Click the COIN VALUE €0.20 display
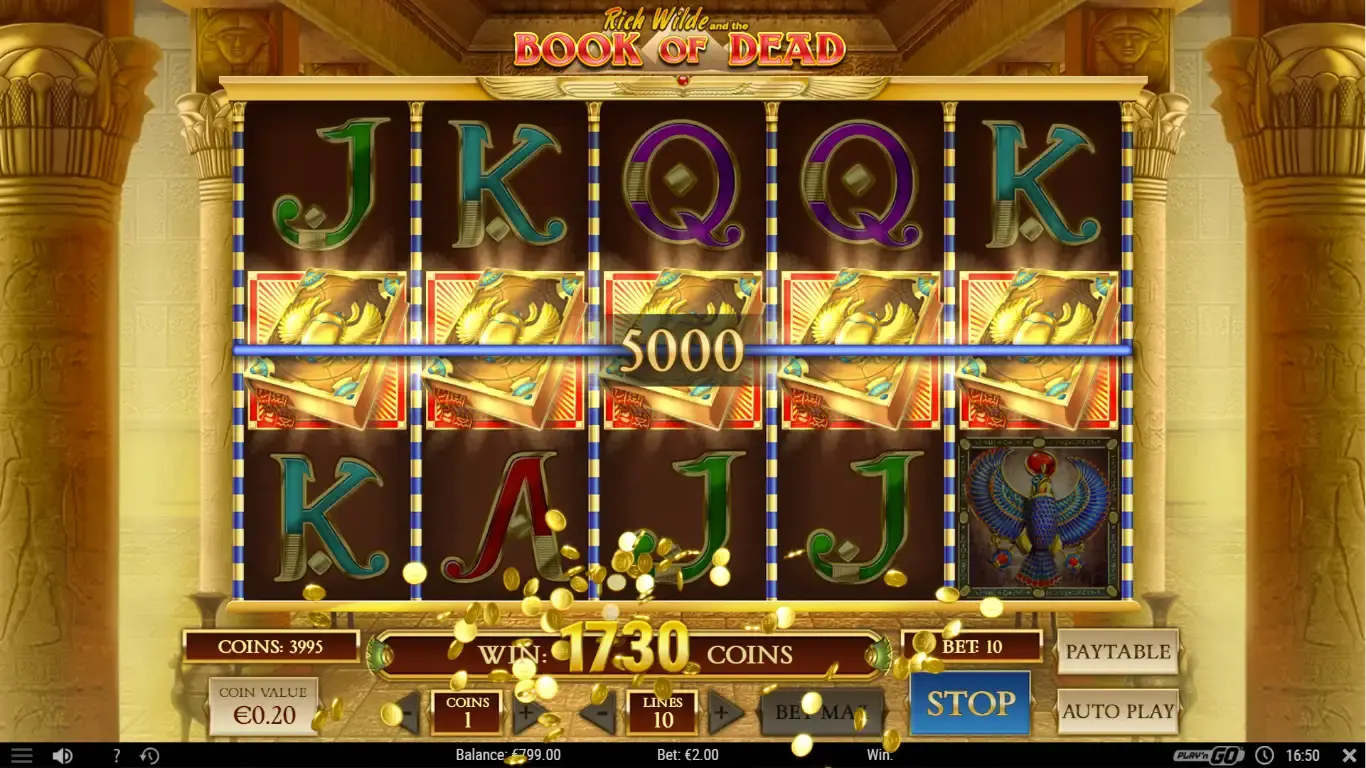The width and height of the screenshot is (1366, 768). pyautogui.click(x=266, y=701)
